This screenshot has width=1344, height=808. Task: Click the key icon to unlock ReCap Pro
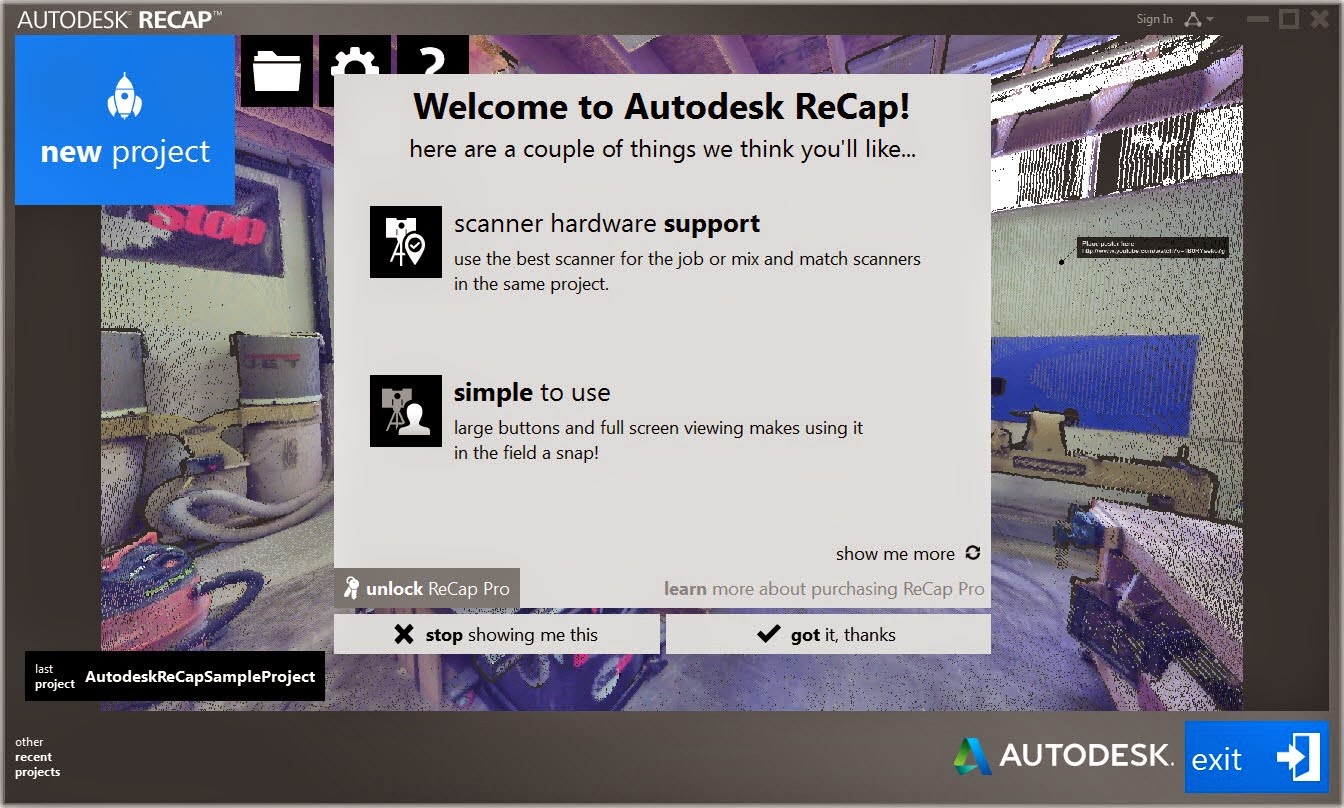(x=352, y=588)
